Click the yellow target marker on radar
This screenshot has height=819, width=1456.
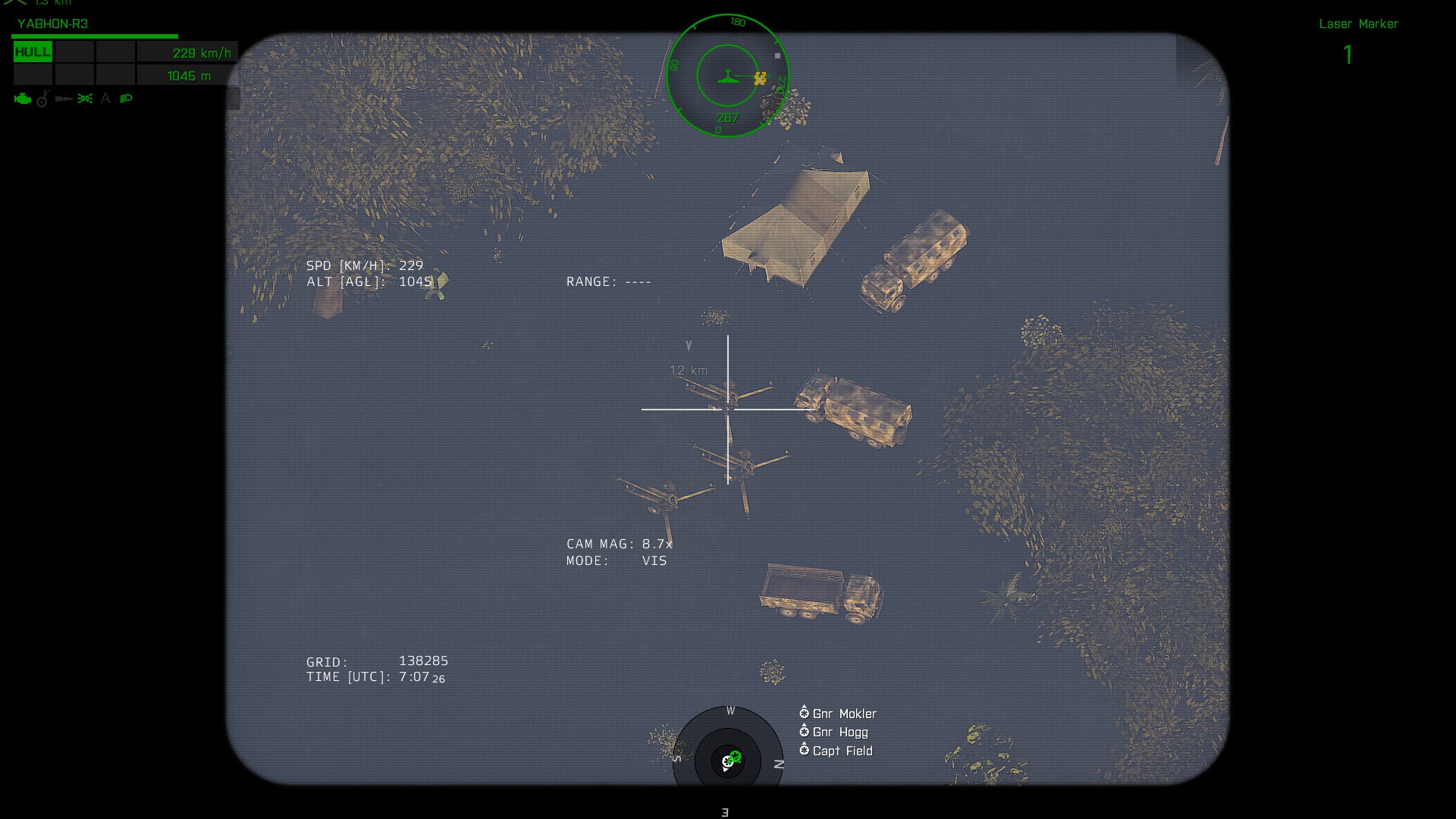[x=760, y=78]
